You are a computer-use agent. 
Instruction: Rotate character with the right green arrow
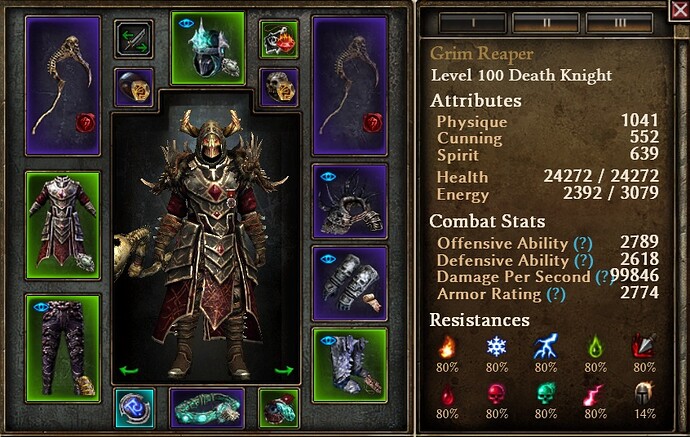[284, 371]
